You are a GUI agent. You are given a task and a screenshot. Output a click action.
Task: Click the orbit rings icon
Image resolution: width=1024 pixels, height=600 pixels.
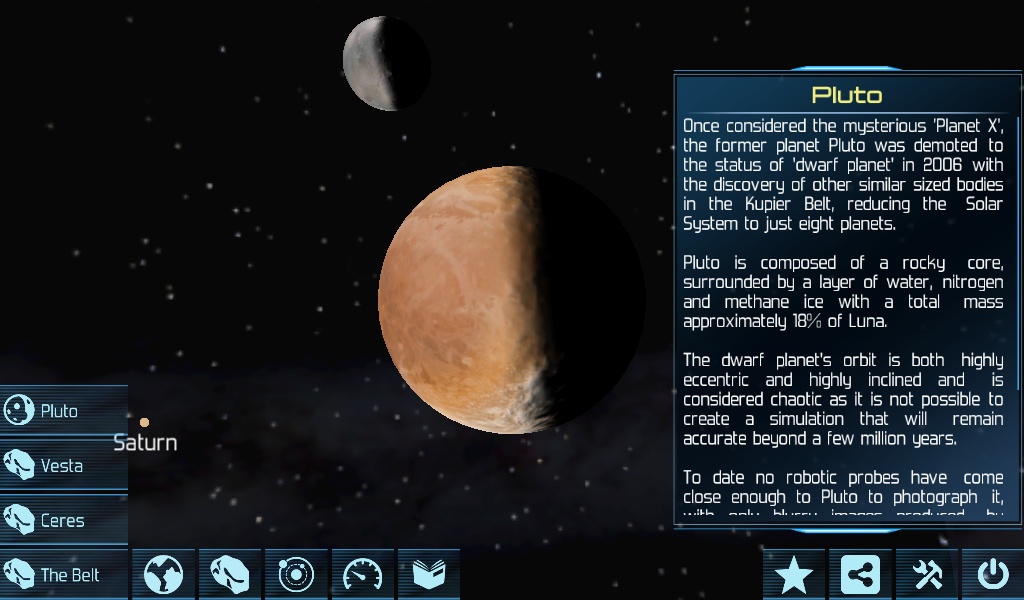tap(296, 575)
